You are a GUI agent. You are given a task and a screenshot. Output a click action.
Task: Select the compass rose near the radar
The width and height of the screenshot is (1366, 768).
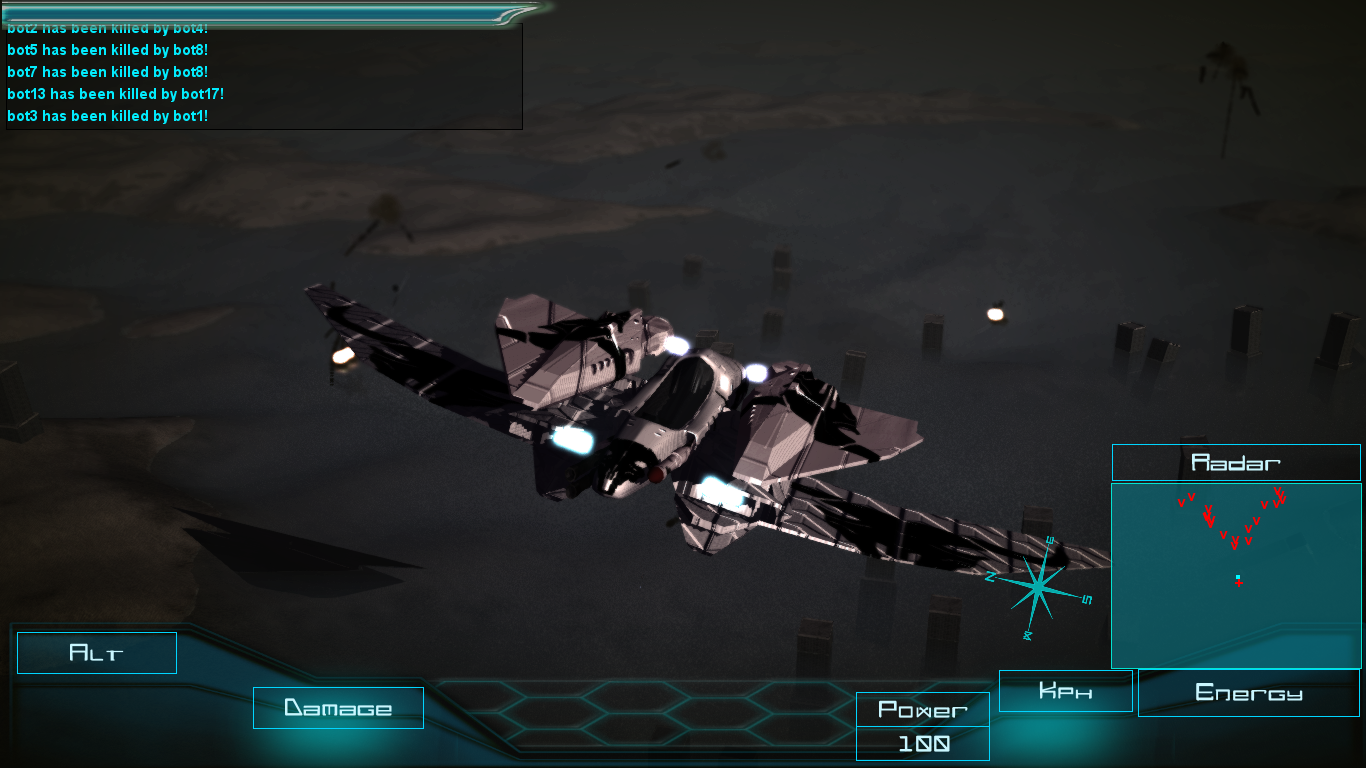click(1037, 587)
